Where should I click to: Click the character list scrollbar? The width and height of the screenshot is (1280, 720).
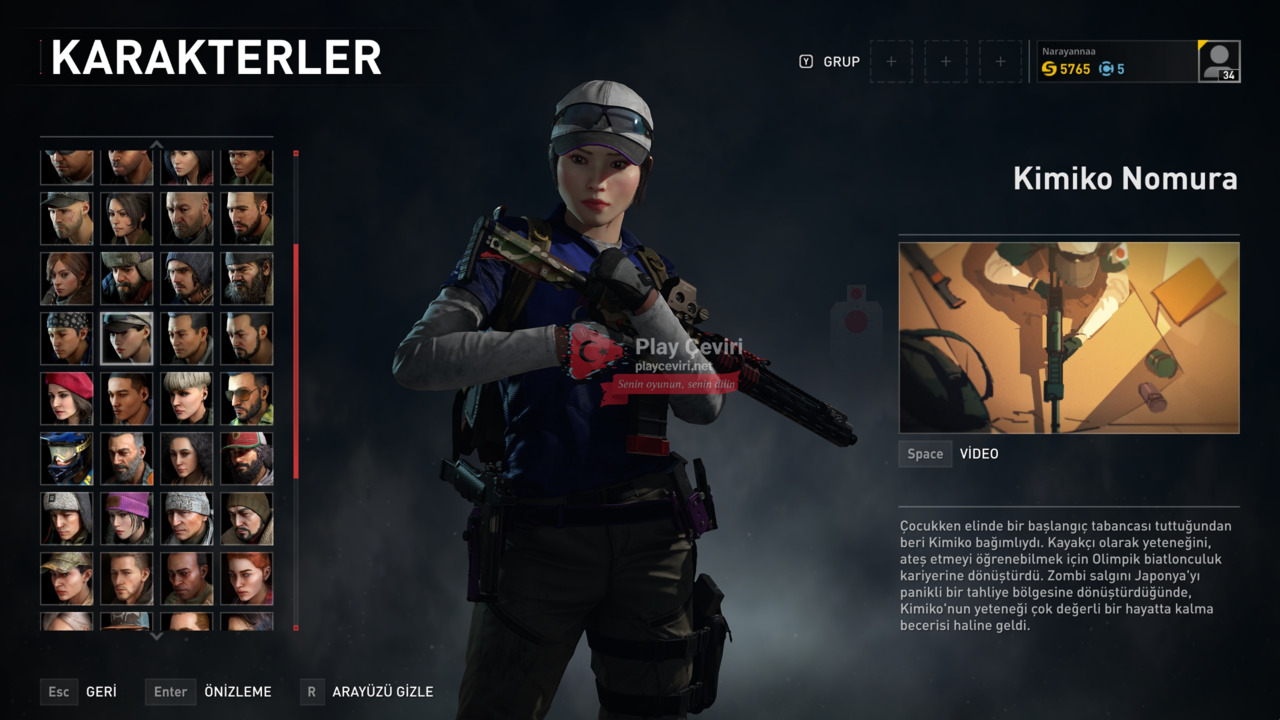296,360
